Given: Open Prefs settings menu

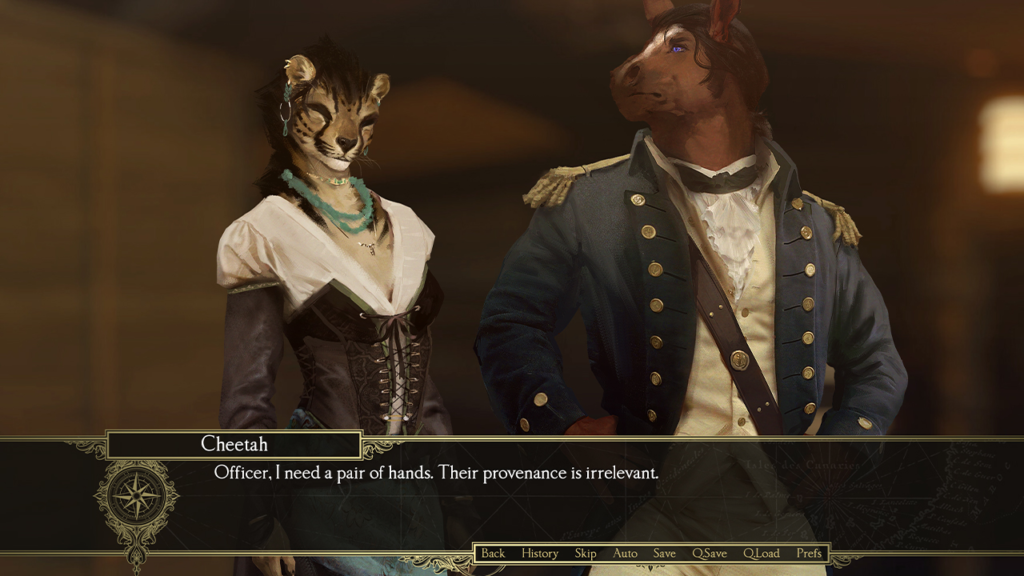Looking at the screenshot, I should pyautogui.click(x=809, y=553).
